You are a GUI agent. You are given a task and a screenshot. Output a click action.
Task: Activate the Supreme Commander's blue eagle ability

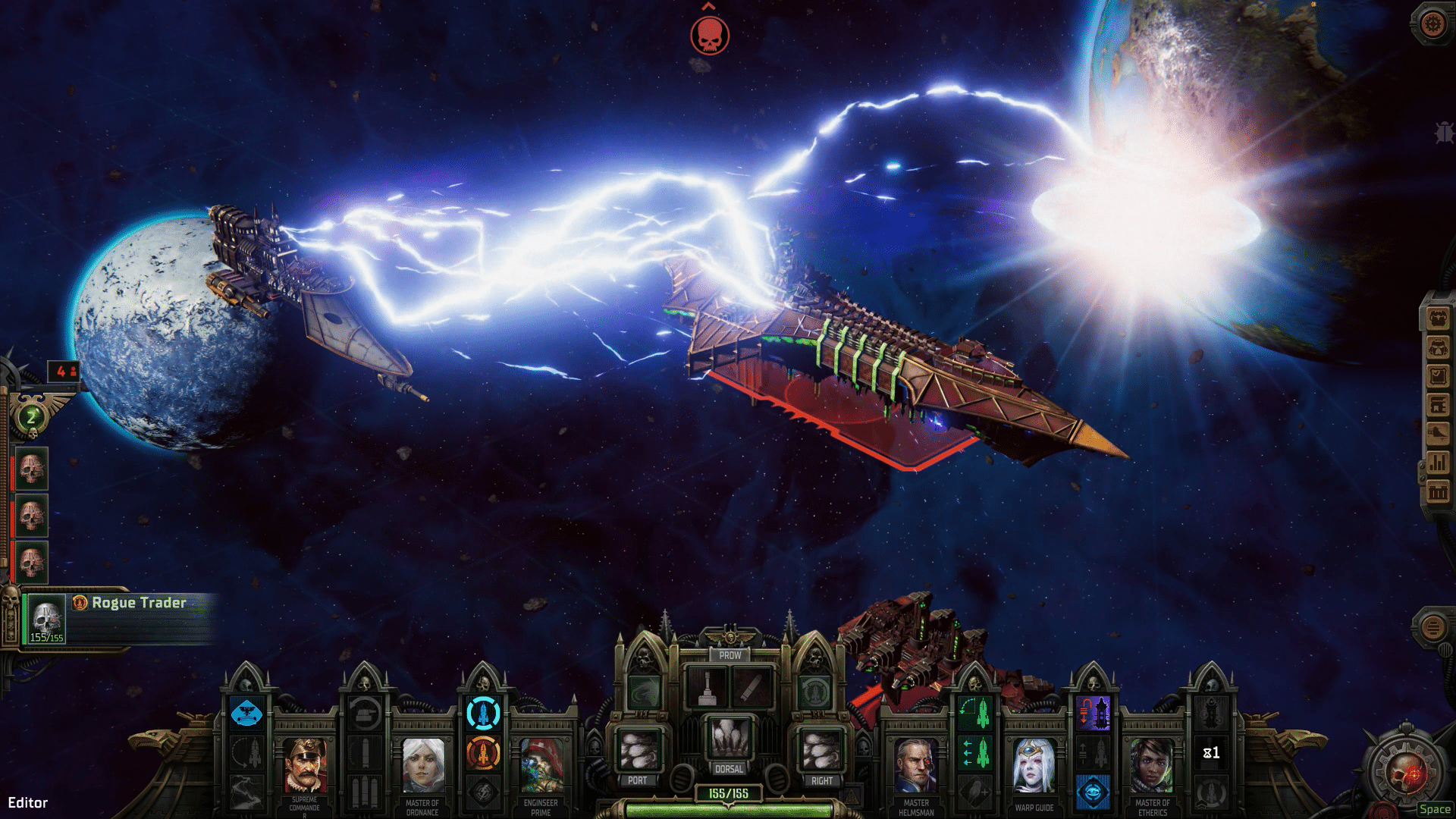click(246, 713)
